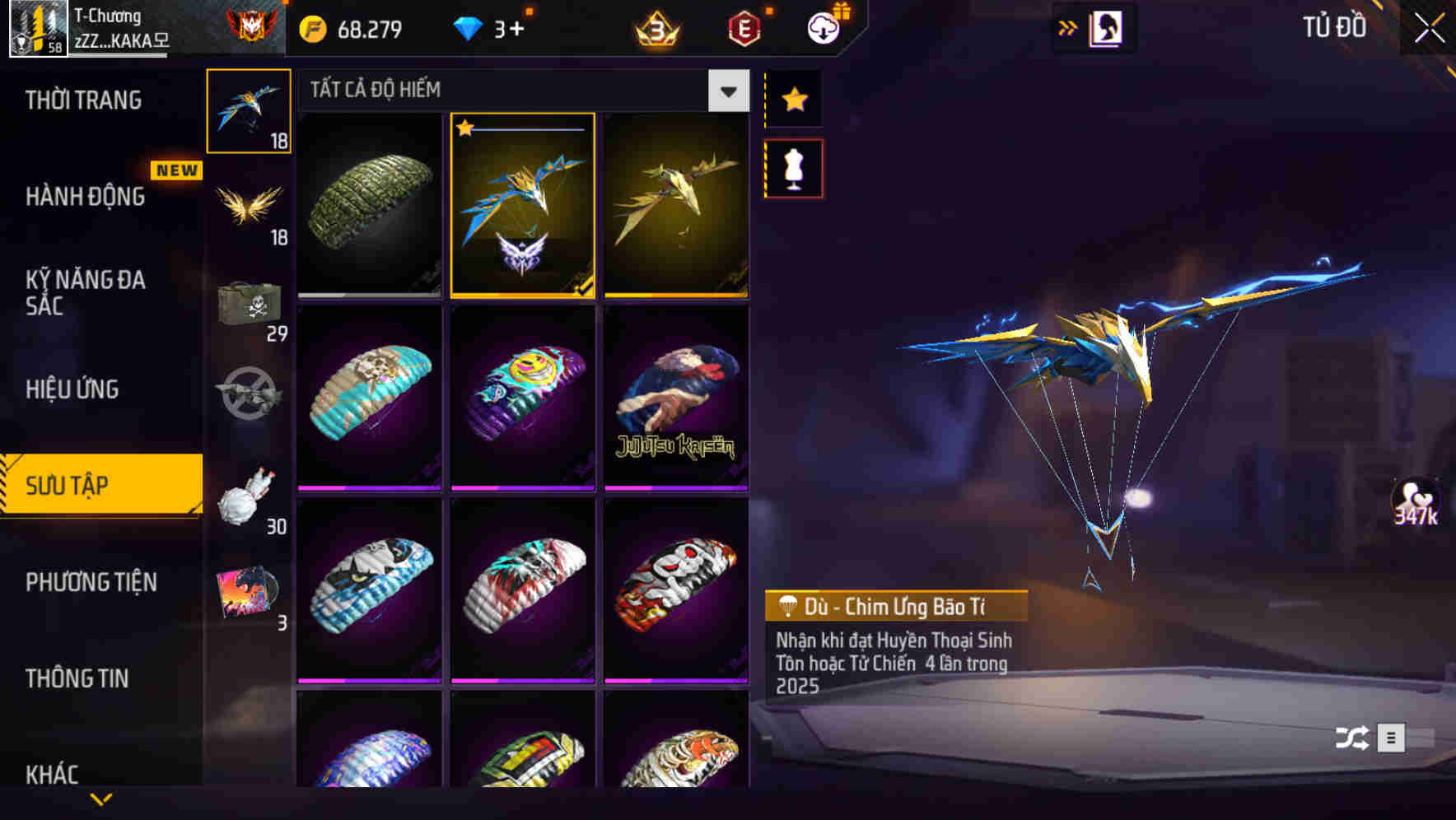Open the TẤT CẢ ĐỘ HIẾM rarity dropdown
Screen dimensions: 1456x820
[x=726, y=91]
